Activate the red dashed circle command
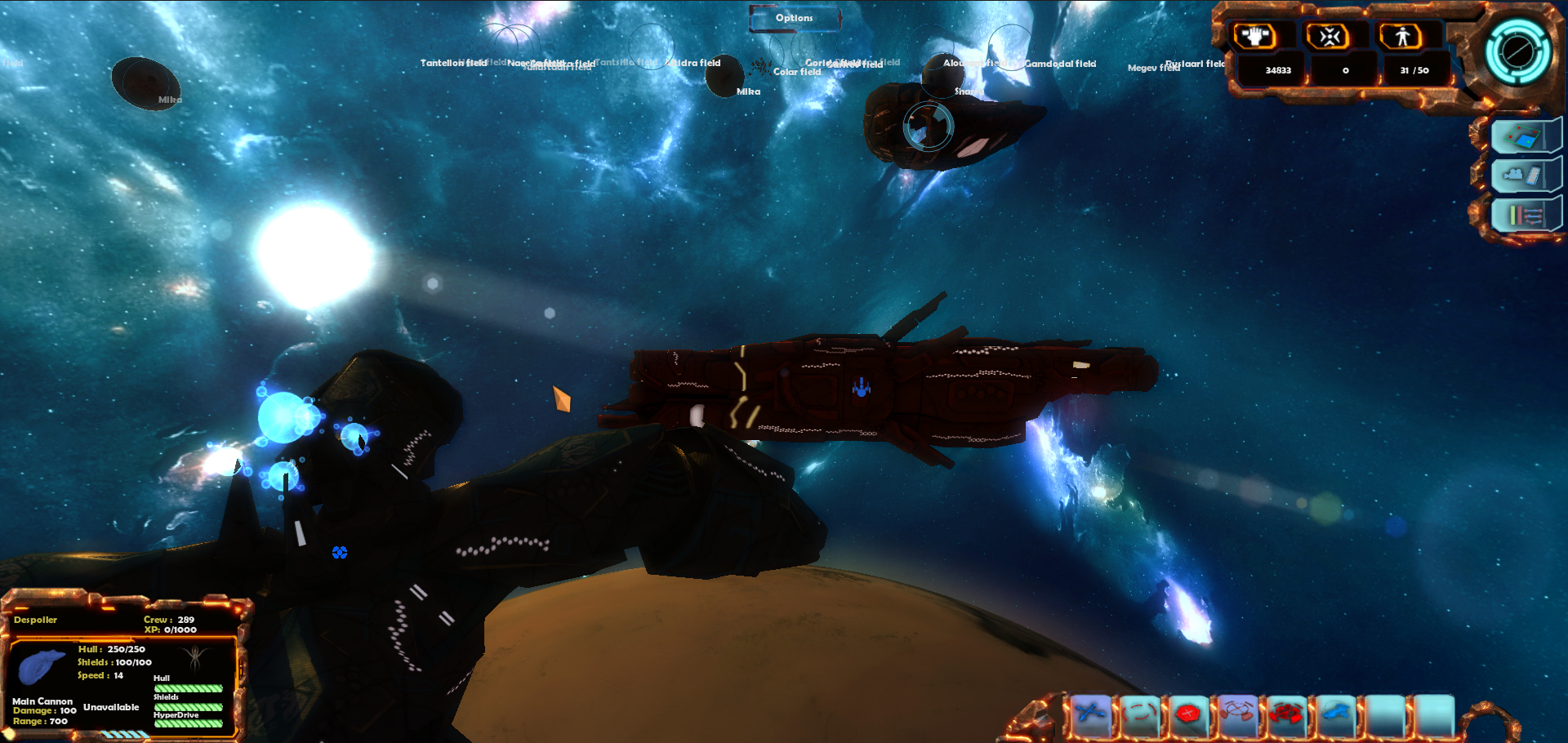This screenshot has height=743, width=1568. pyautogui.click(x=1140, y=714)
